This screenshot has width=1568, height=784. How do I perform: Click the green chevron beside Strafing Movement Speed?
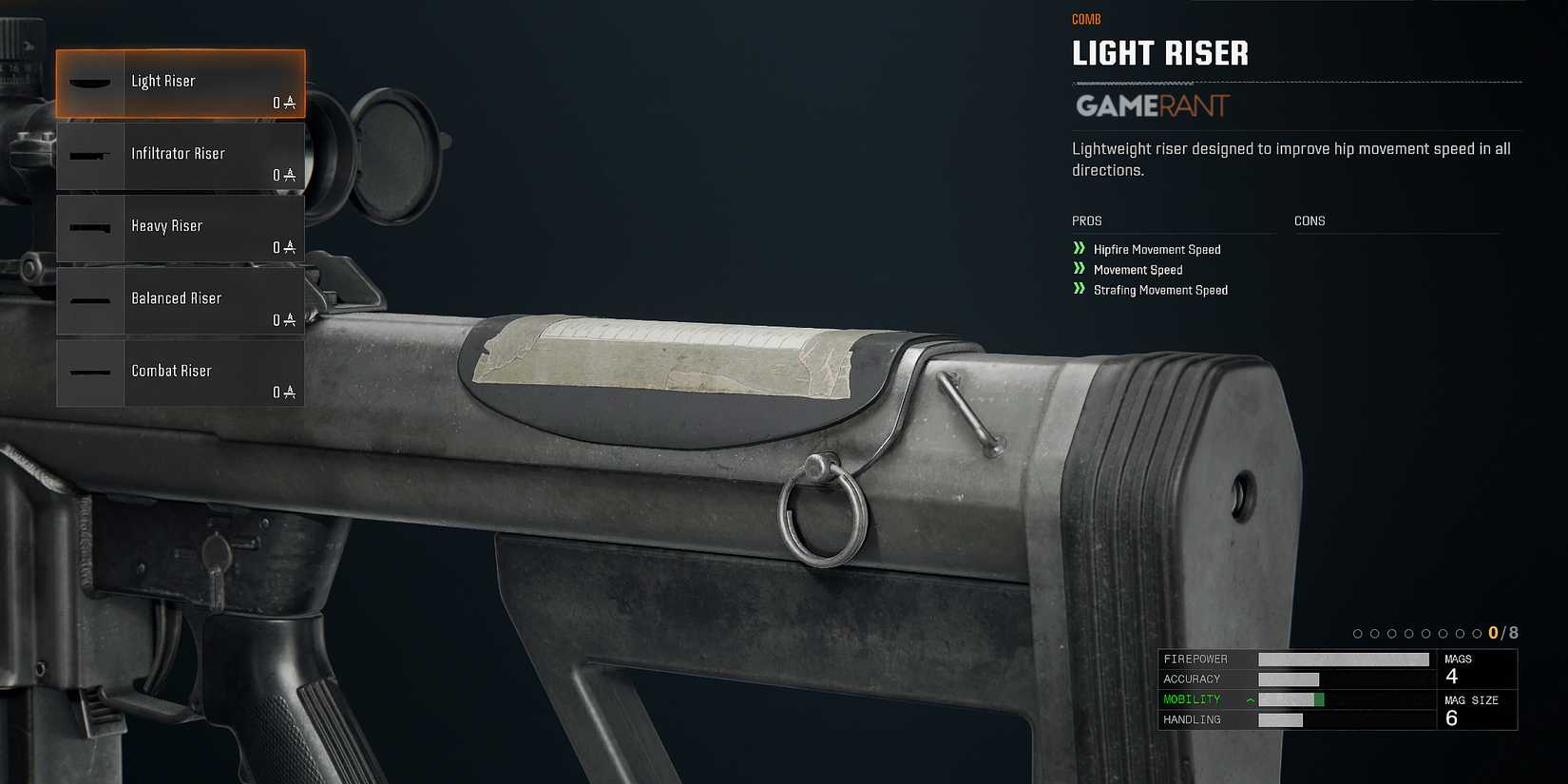pyautogui.click(x=1079, y=289)
